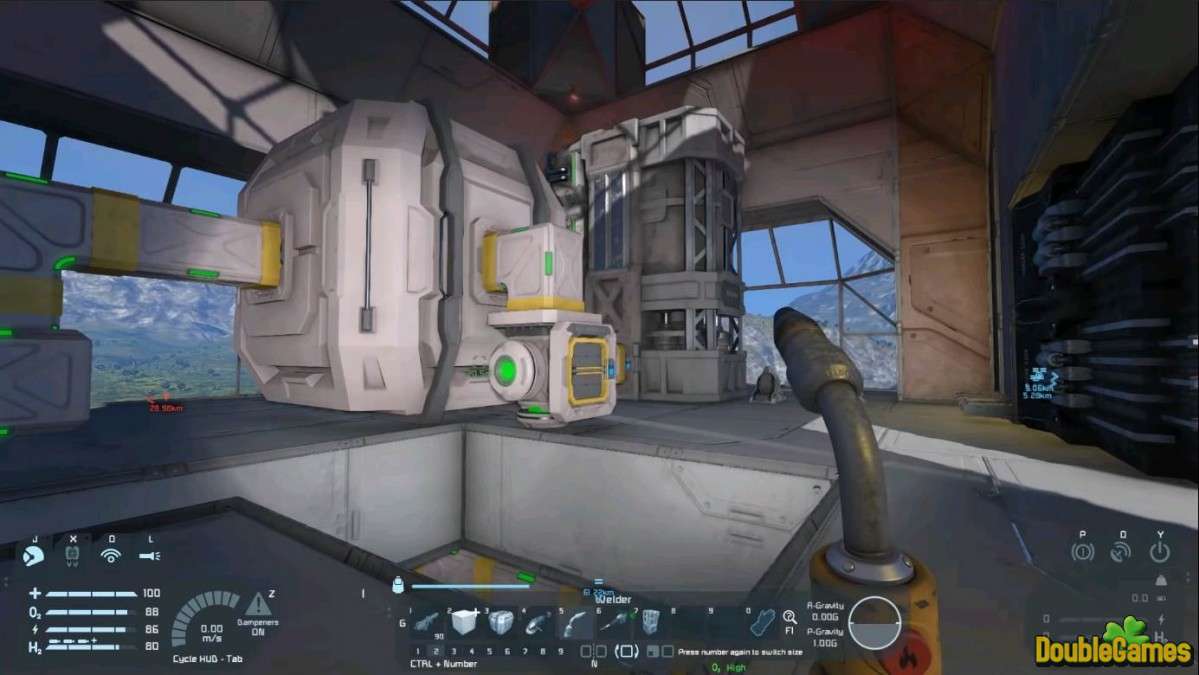Toggle the helmet icon

pos(33,553)
